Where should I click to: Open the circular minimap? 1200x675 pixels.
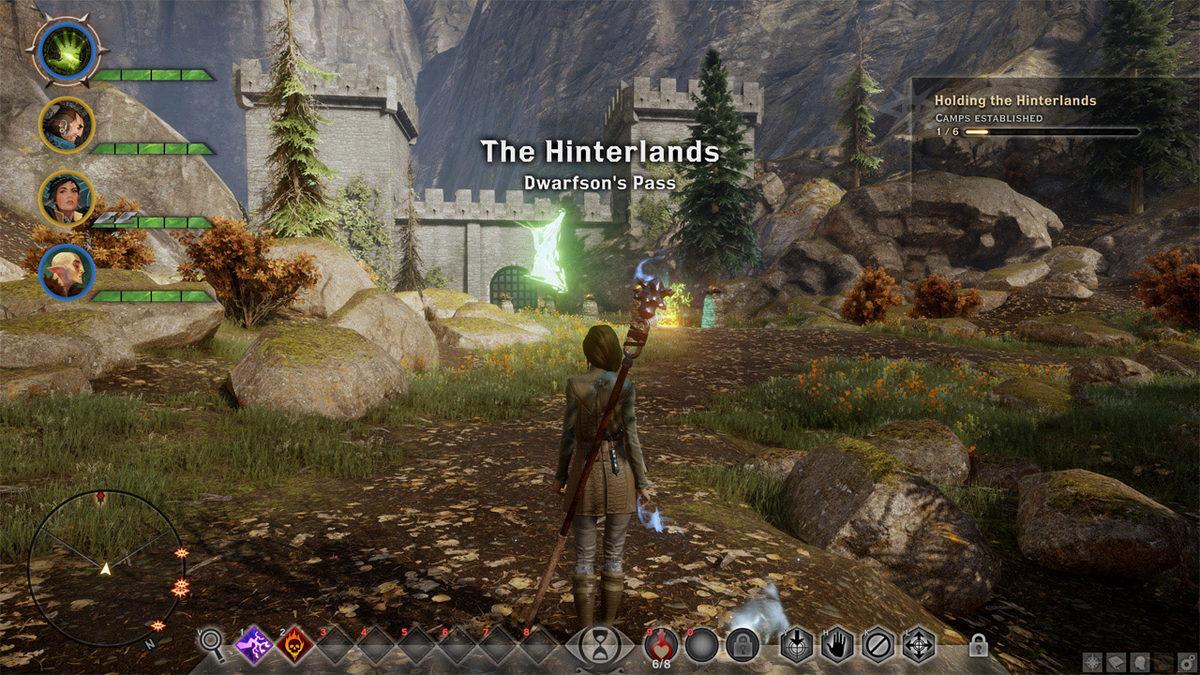105,567
